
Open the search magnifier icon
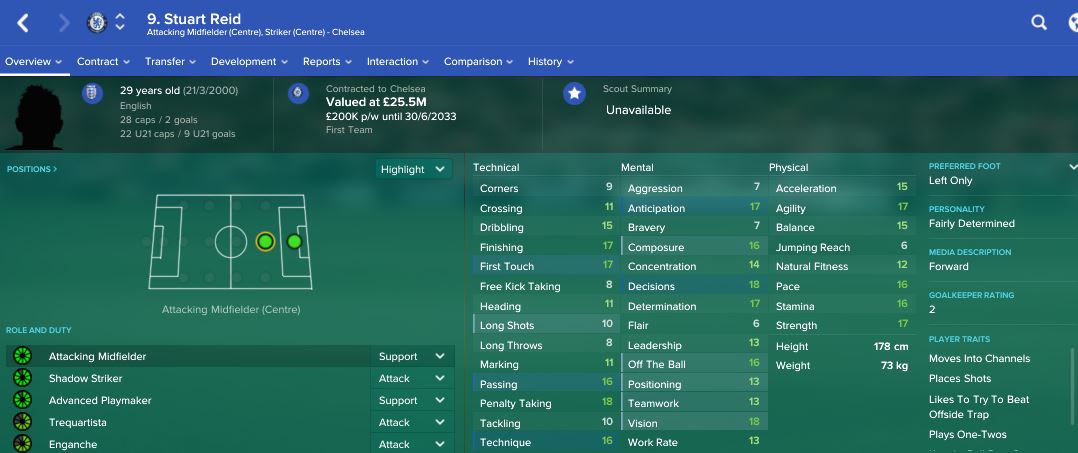pyautogui.click(x=1039, y=22)
